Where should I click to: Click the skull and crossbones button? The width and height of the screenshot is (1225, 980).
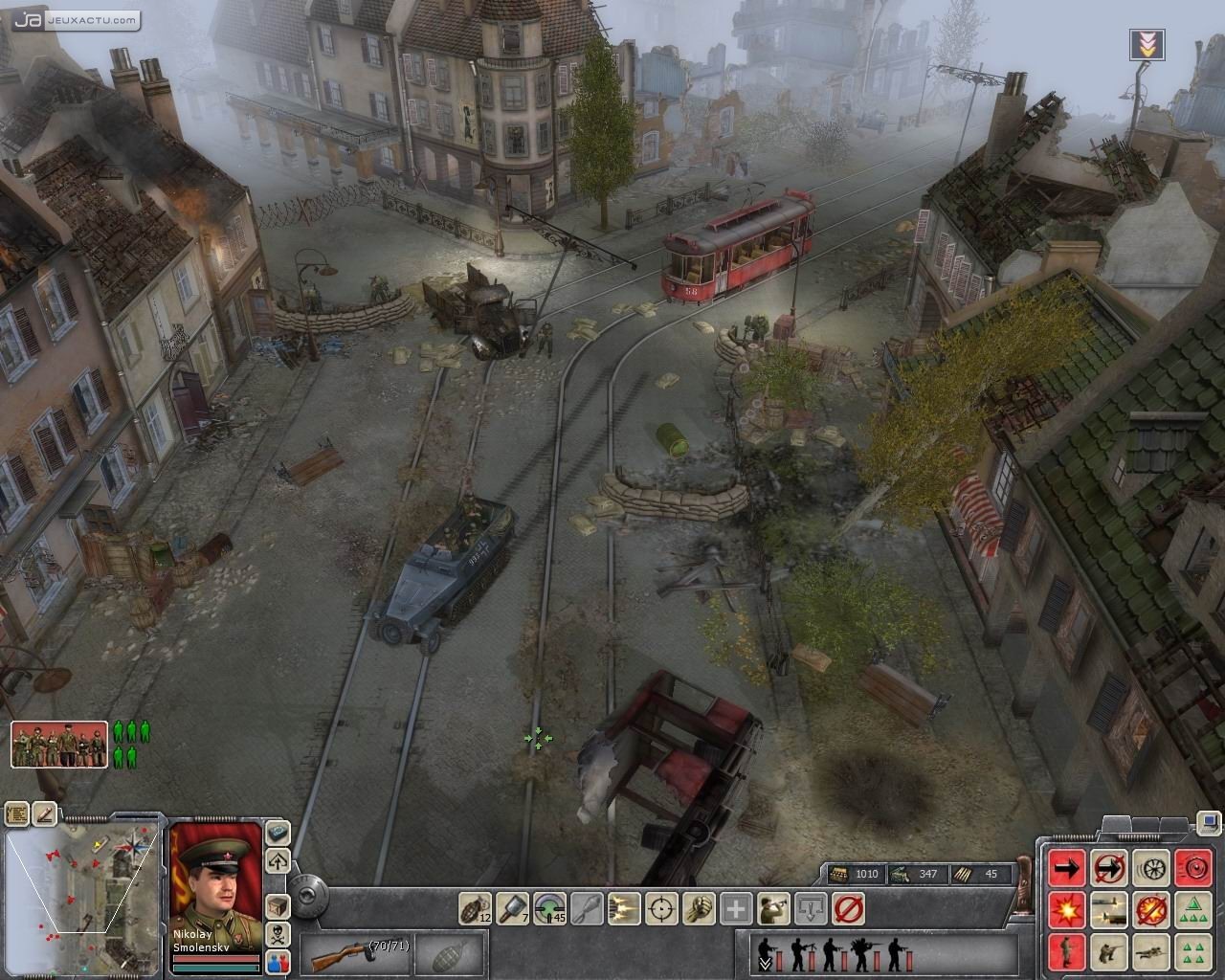(278, 935)
